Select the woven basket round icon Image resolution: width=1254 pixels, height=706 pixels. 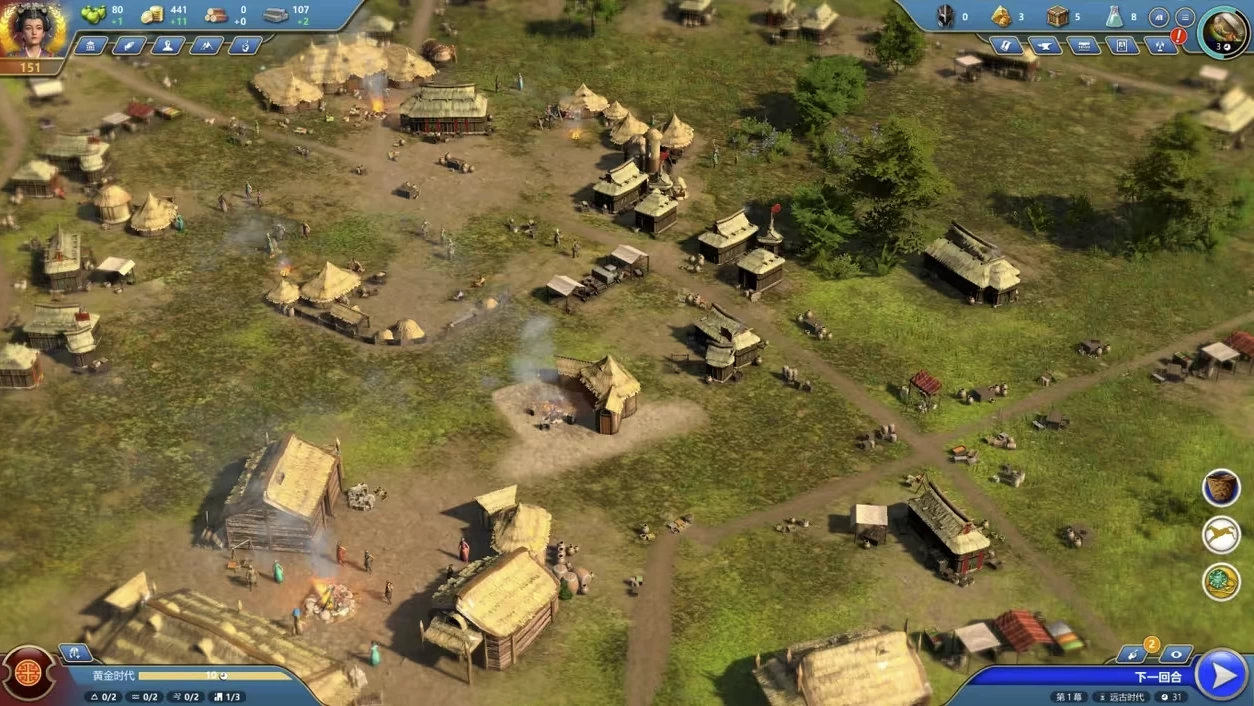1221,488
